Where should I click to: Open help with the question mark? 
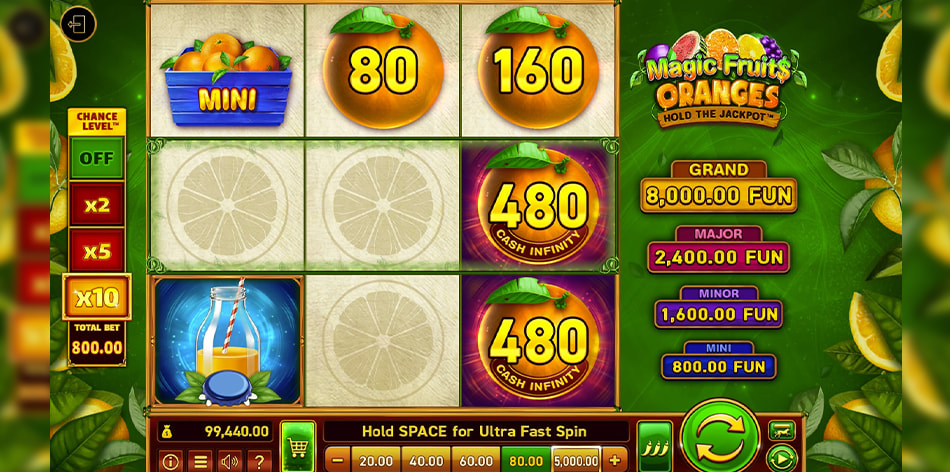[x=259, y=461]
